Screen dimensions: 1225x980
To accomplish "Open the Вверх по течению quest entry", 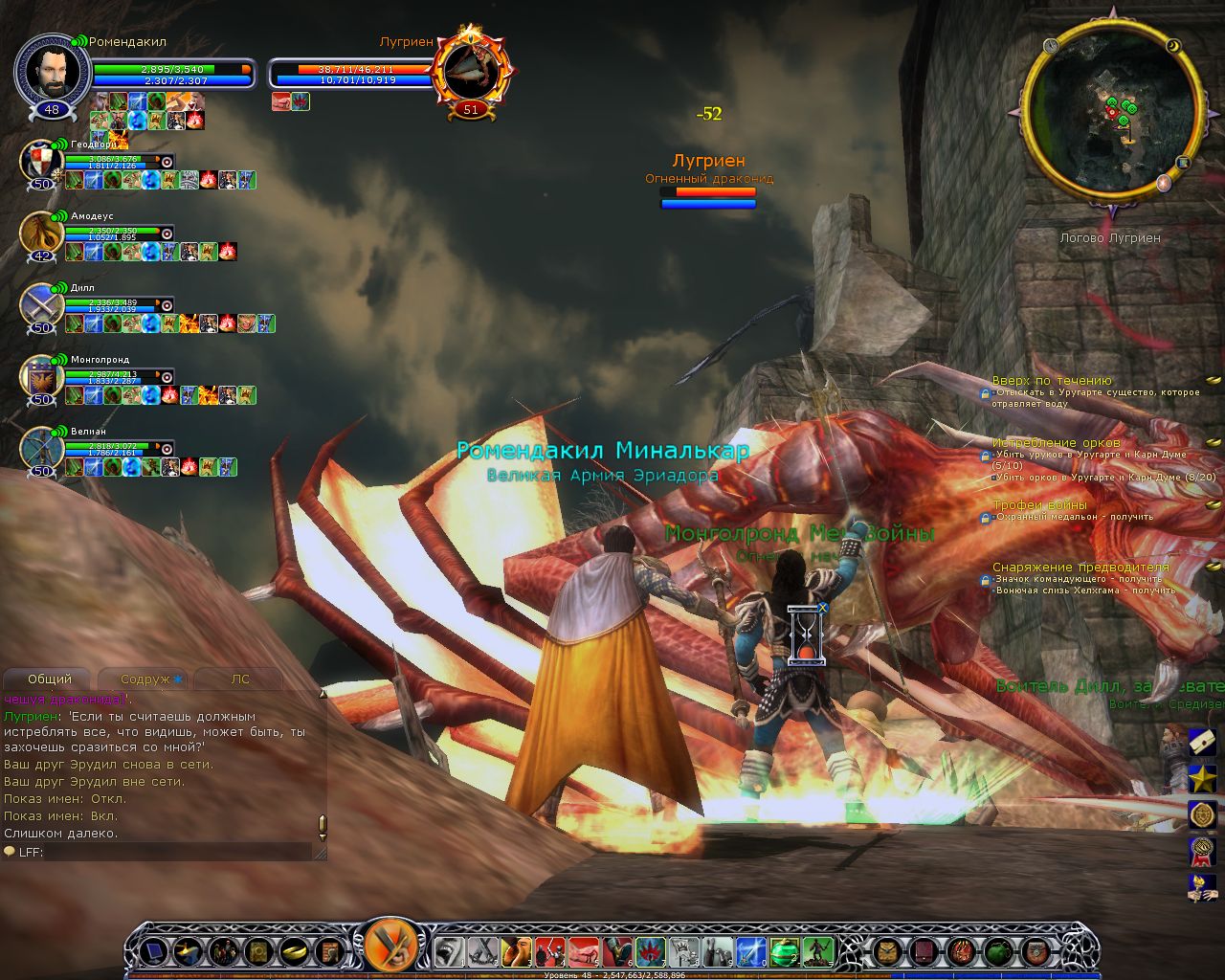I will pyautogui.click(x=1051, y=381).
